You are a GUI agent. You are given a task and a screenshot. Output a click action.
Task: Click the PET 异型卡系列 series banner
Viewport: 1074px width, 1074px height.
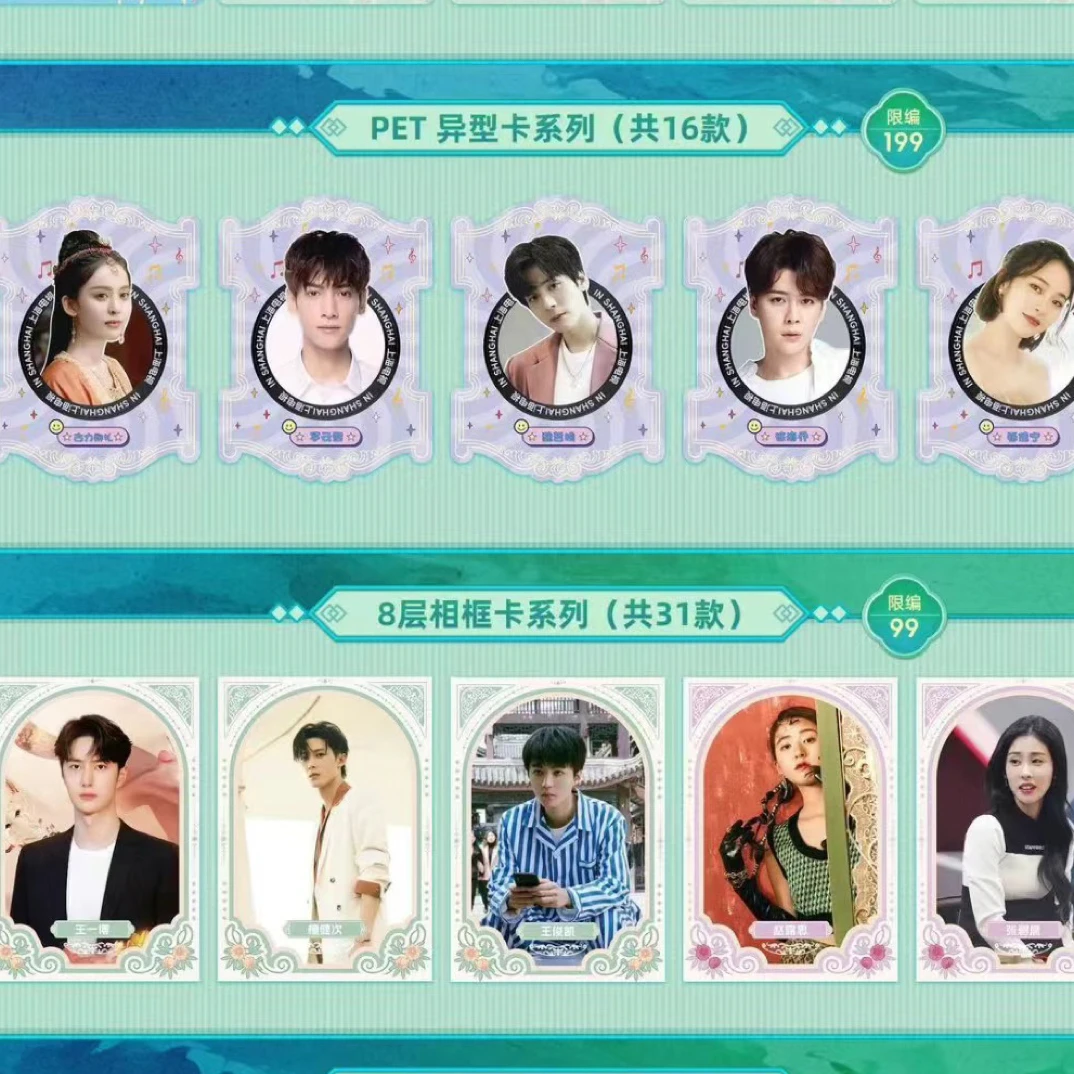(x=558, y=129)
